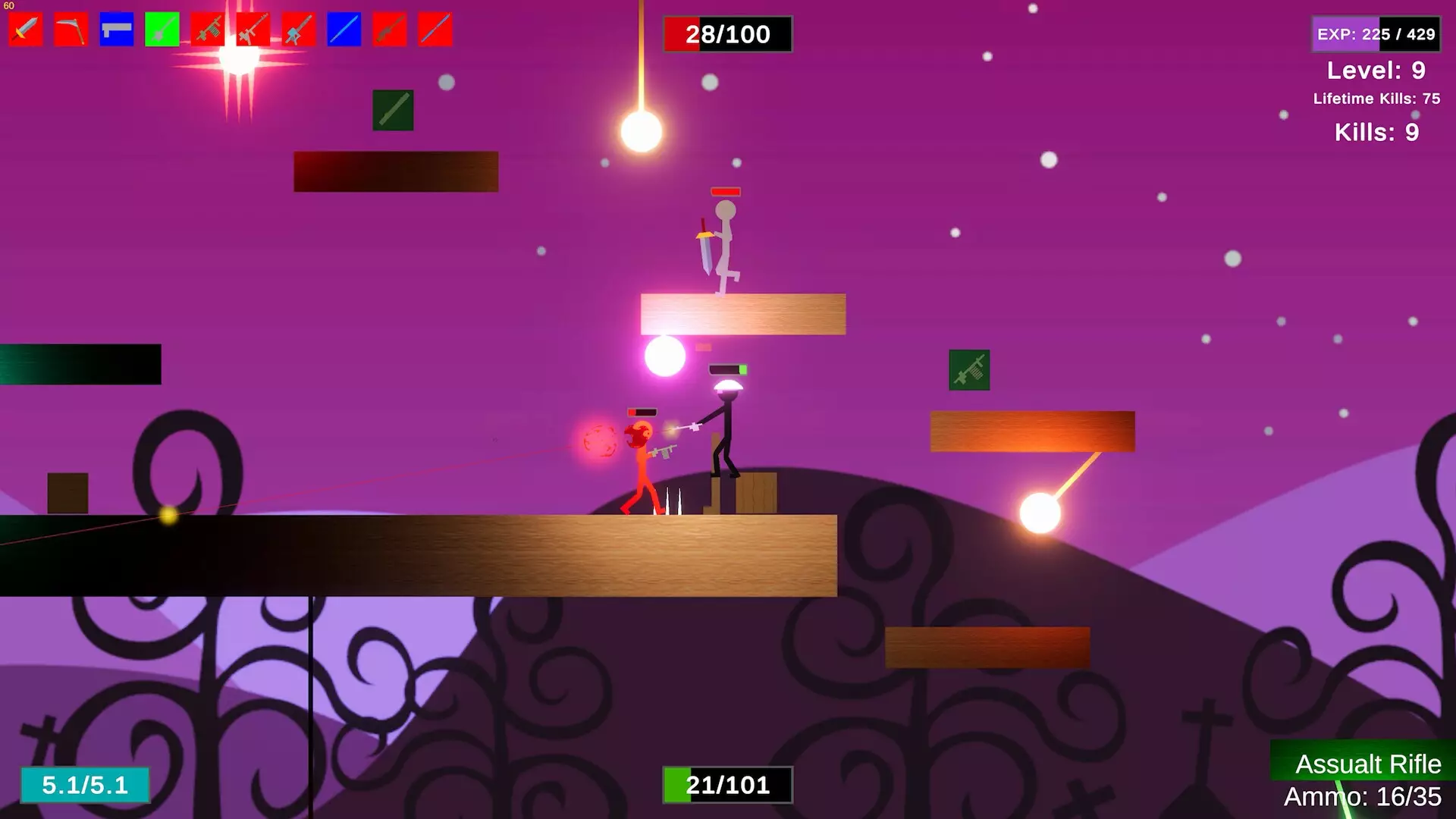Select the harpoon gun weapon icon

tap(297, 29)
